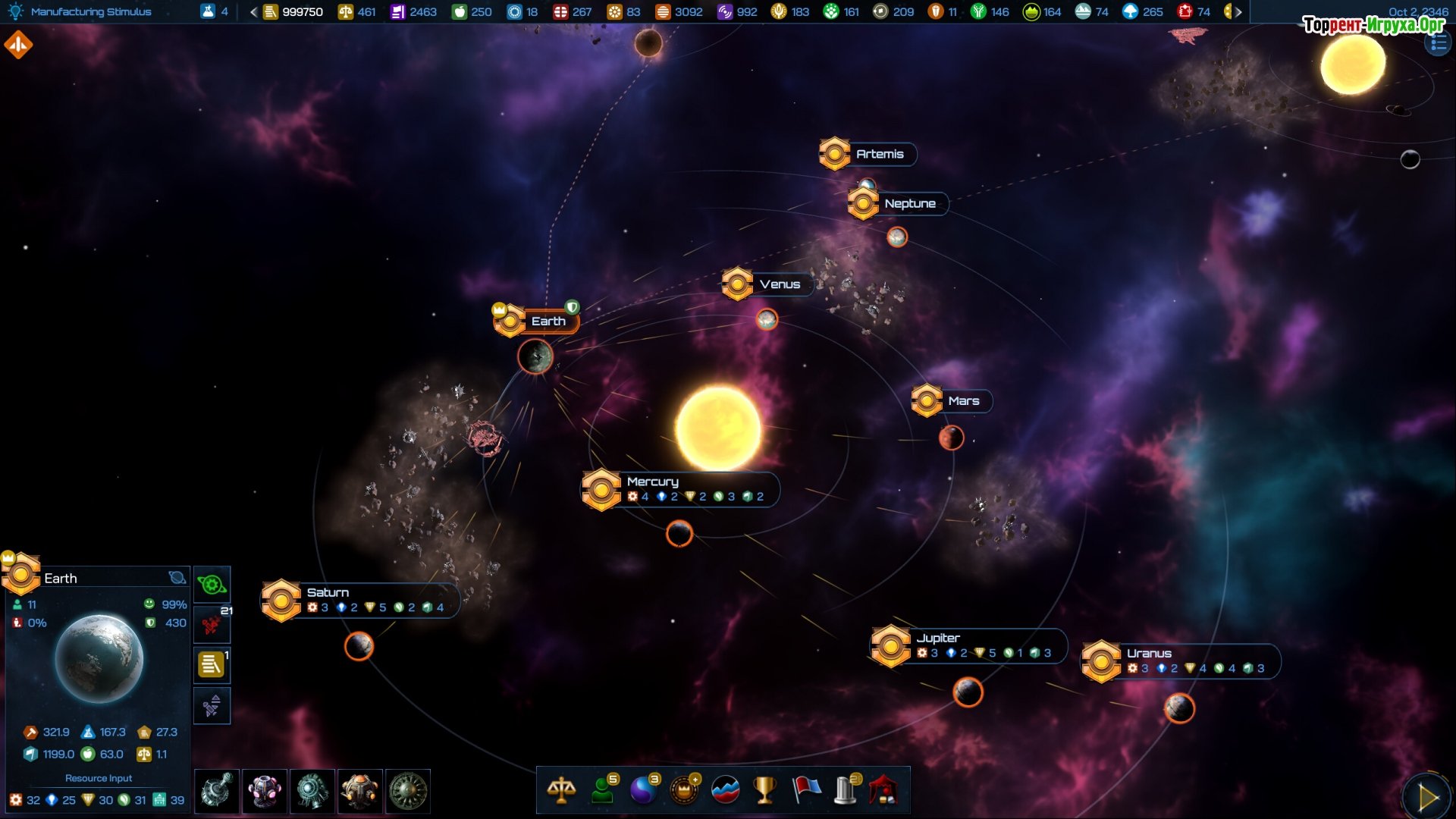
Task: Open the red ship icon with 21 badge
Action: pos(212,625)
